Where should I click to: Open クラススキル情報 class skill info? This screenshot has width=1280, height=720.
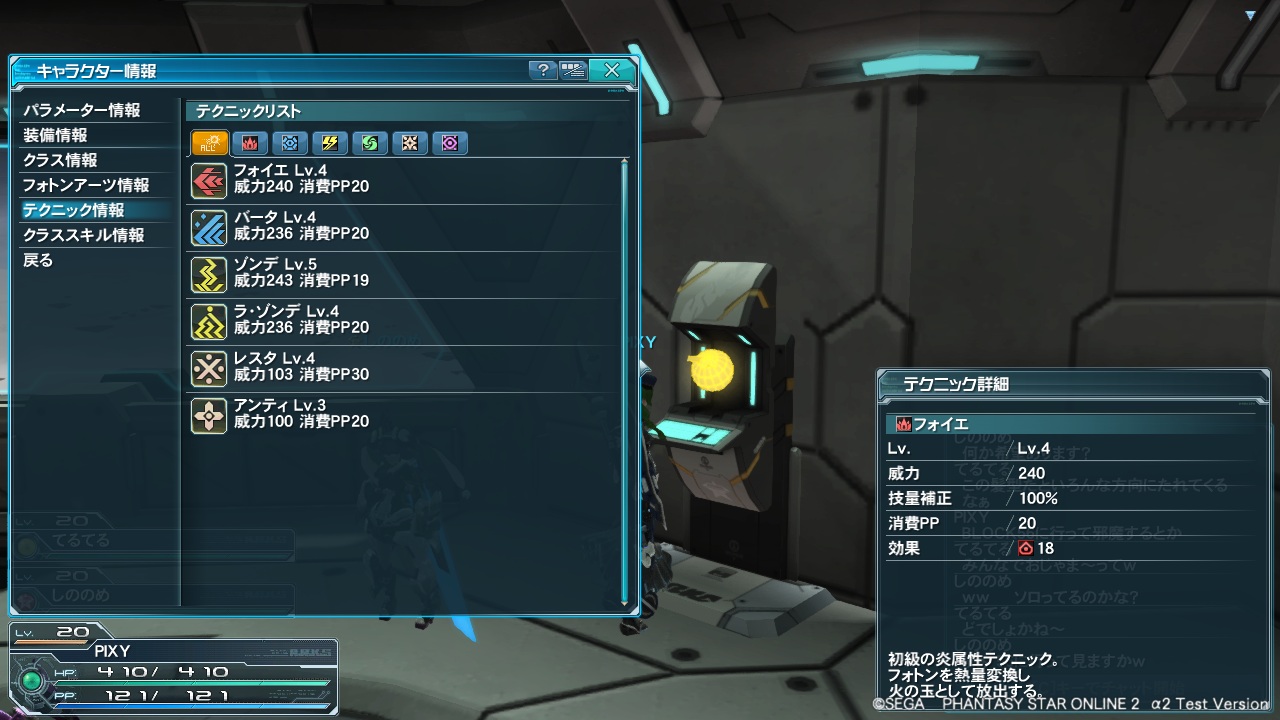(x=84, y=235)
